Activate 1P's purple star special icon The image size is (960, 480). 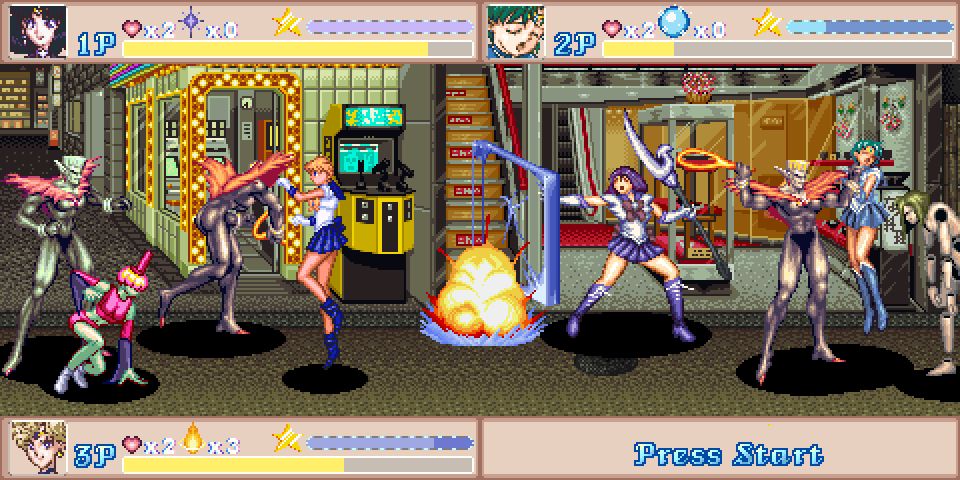coord(190,24)
